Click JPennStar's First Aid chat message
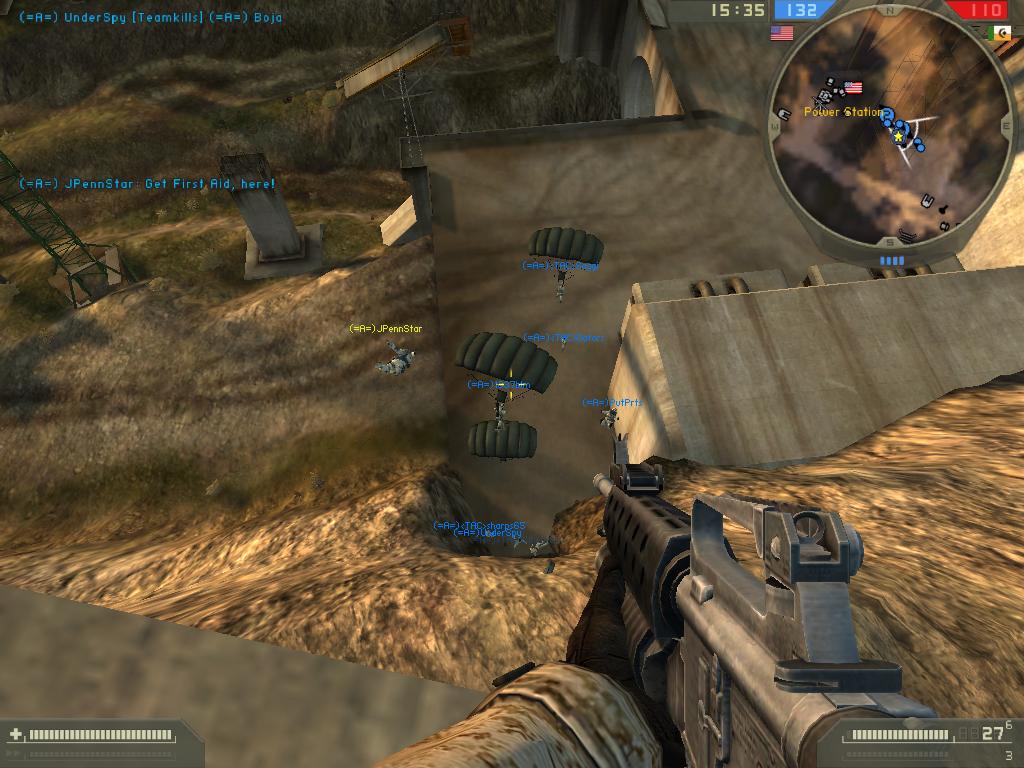This screenshot has width=1024, height=768. (x=147, y=184)
